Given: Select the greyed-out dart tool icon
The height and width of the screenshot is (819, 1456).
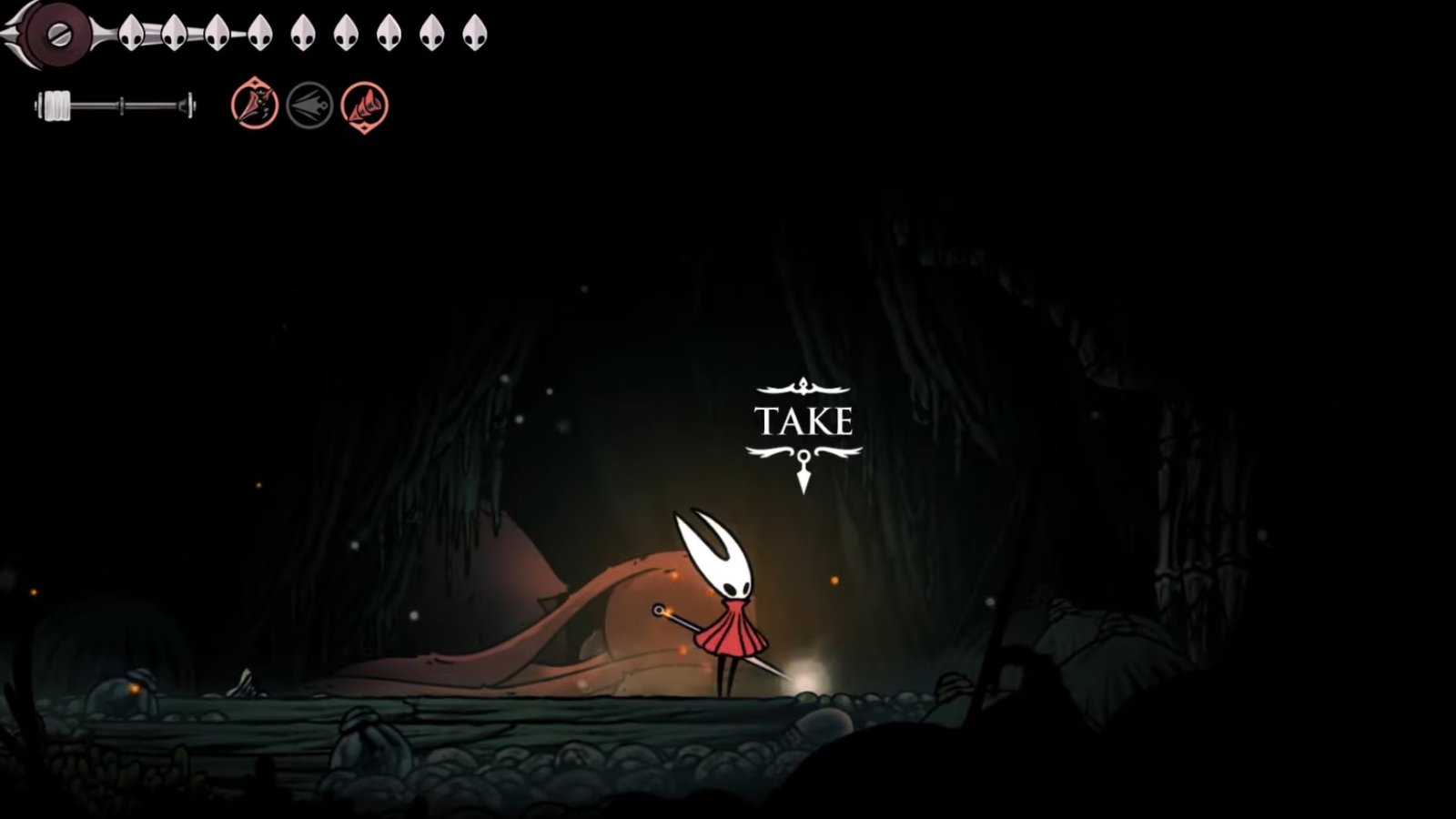Looking at the screenshot, I should tap(309, 106).
